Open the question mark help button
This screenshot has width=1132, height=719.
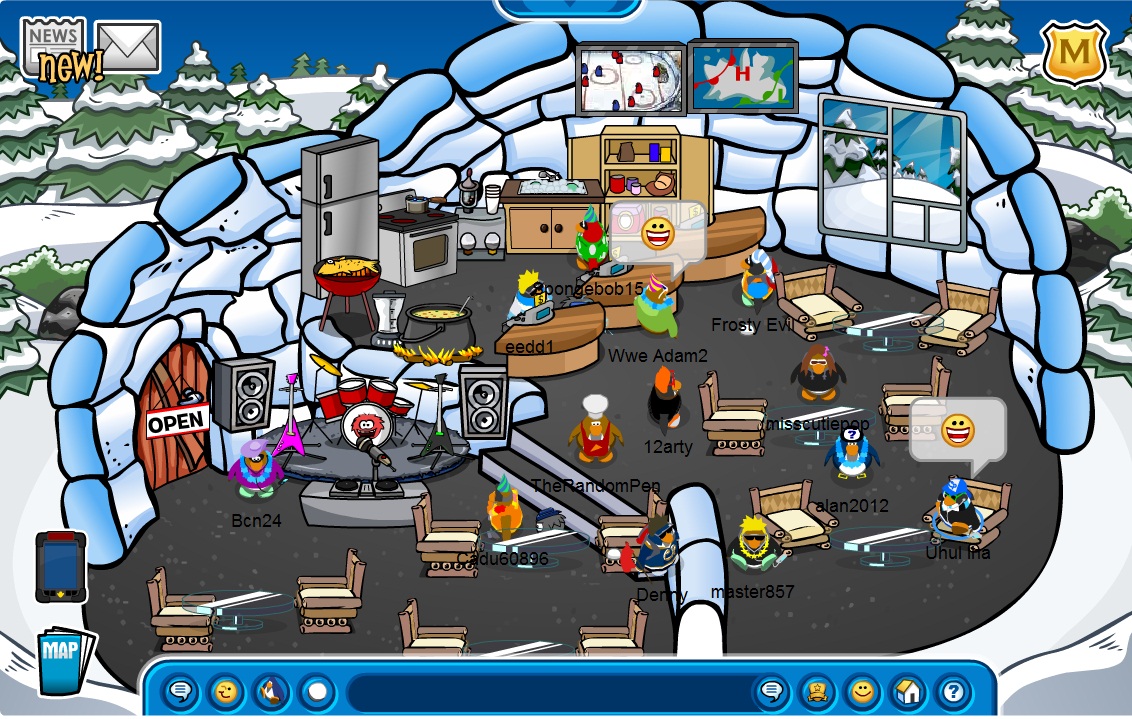point(953,691)
